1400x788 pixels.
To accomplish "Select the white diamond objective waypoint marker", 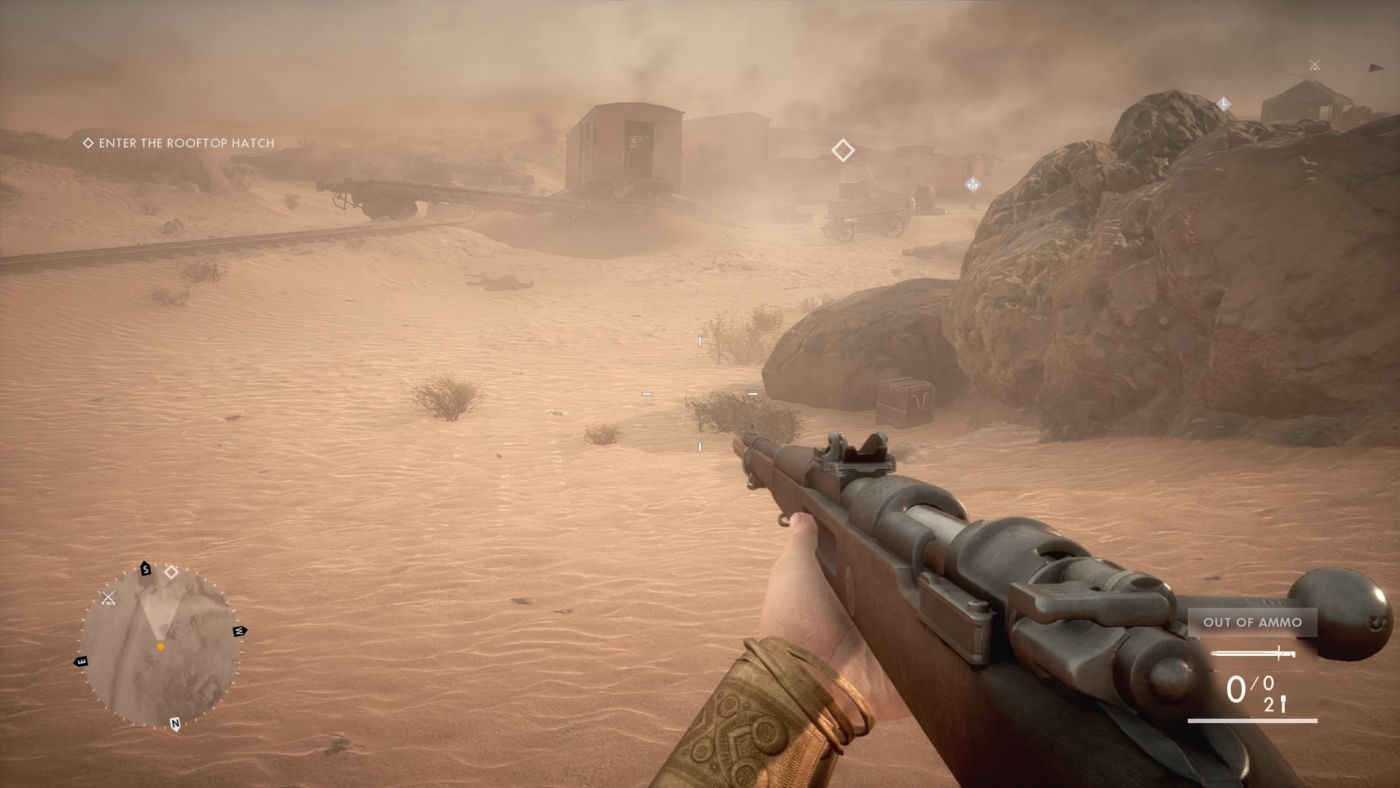I will [x=843, y=149].
